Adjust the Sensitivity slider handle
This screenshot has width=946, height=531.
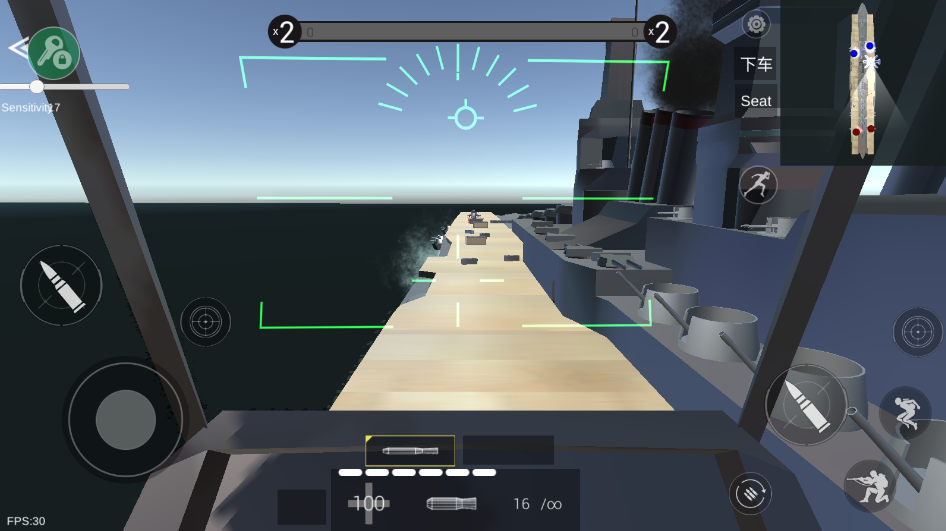point(37,87)
